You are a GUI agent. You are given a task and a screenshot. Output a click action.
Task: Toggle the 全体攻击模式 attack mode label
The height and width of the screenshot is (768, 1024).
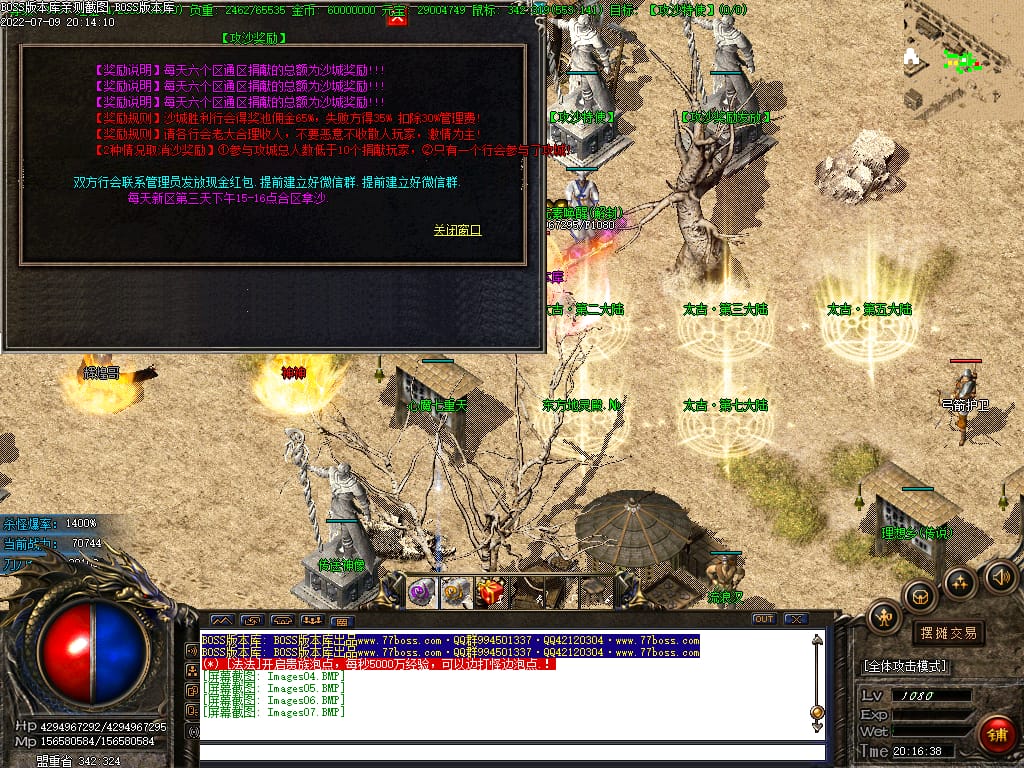(x=905, y=666)
